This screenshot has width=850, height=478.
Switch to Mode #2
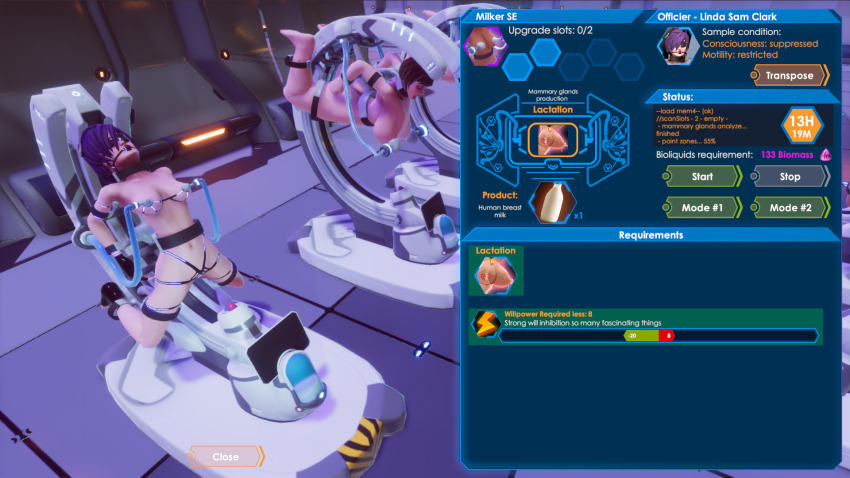click(790, 208)
